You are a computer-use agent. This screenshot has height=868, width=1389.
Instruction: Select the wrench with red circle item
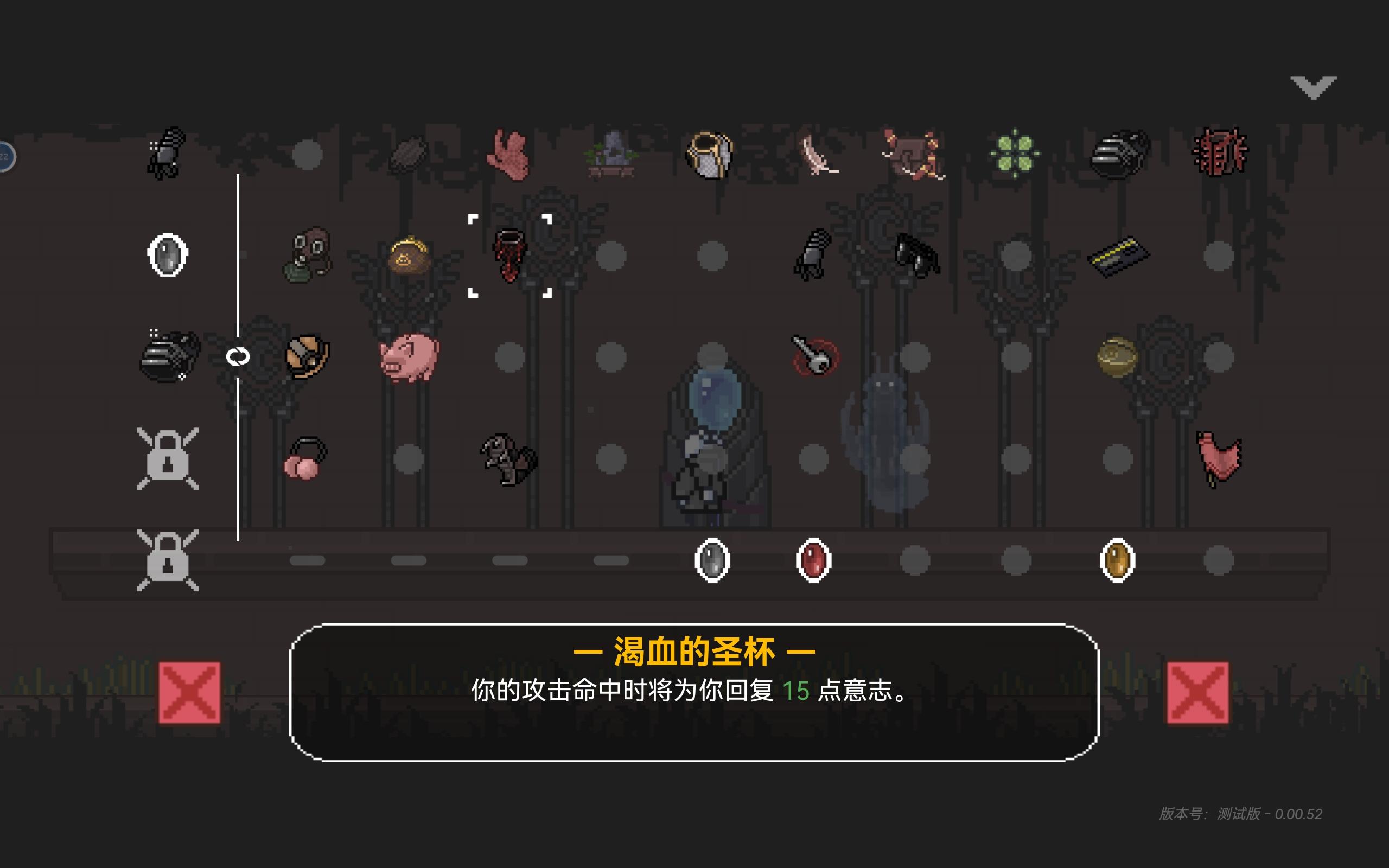coord(815,356)
